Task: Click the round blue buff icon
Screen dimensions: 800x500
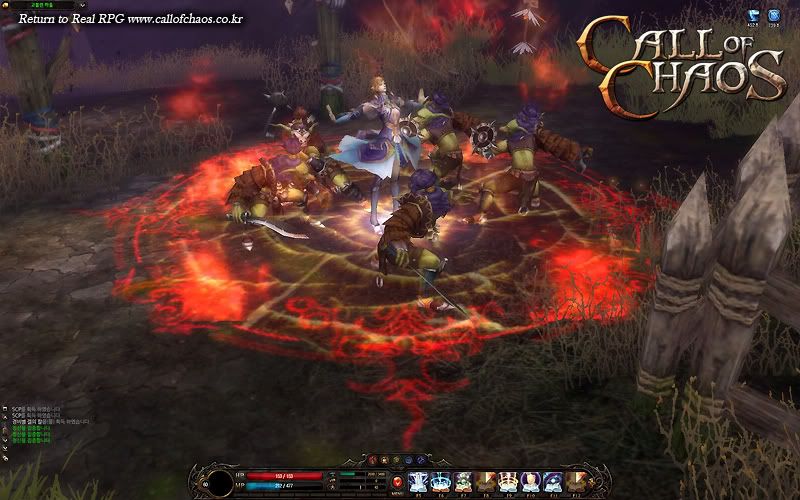Action: click(x=773, y=16)
